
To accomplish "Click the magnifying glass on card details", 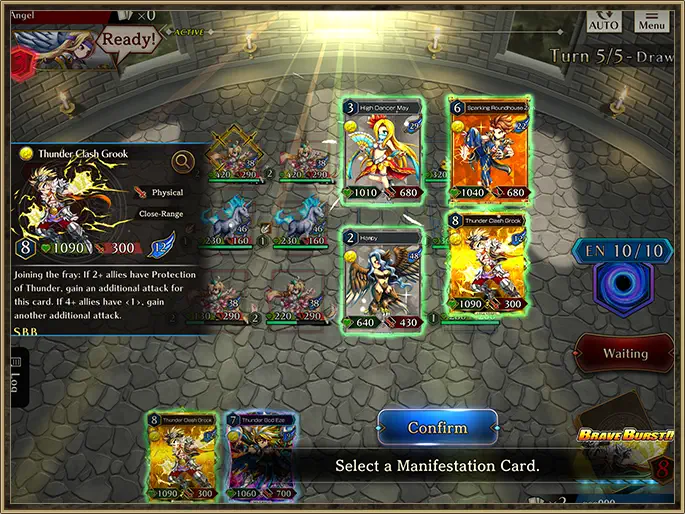I will [x=183, y=161].
